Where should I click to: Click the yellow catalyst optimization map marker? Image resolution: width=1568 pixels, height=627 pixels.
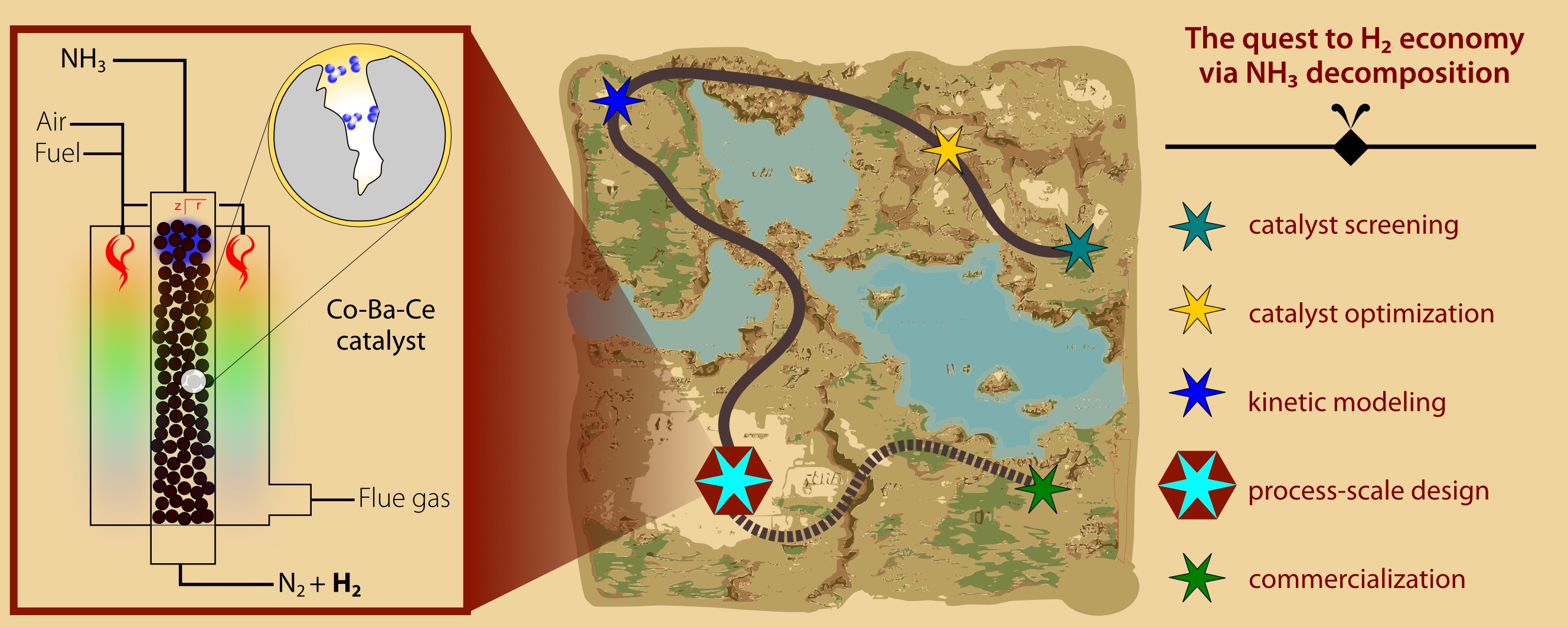948,150
